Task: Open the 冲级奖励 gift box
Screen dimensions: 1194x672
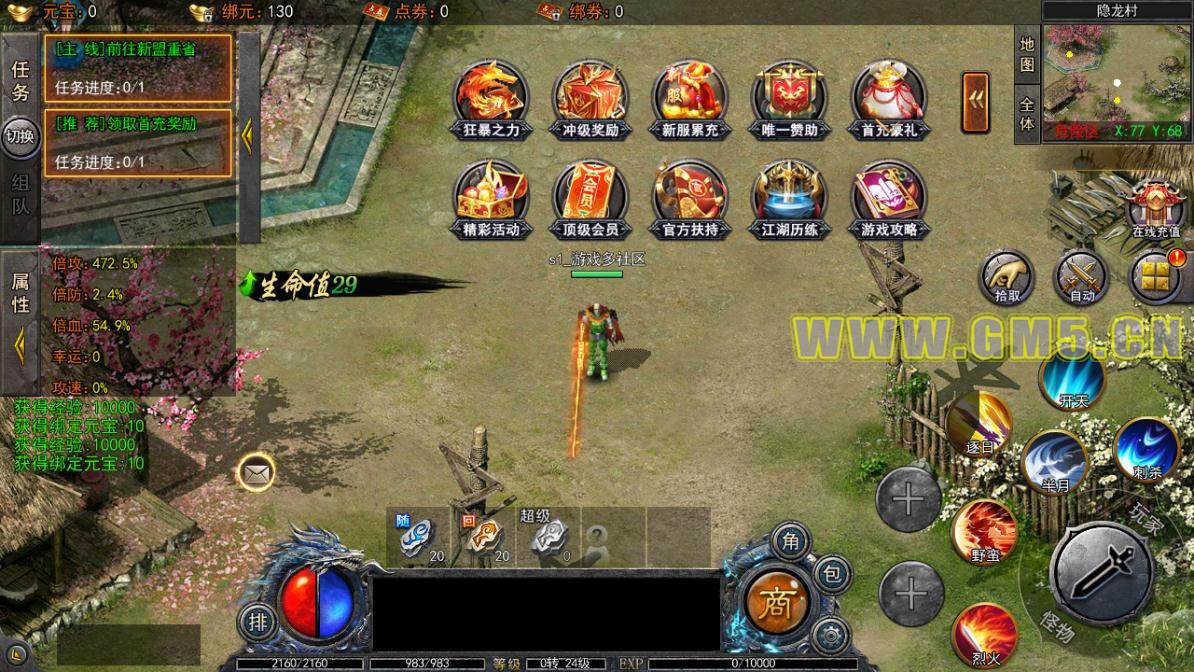Action: coord(590,97)
